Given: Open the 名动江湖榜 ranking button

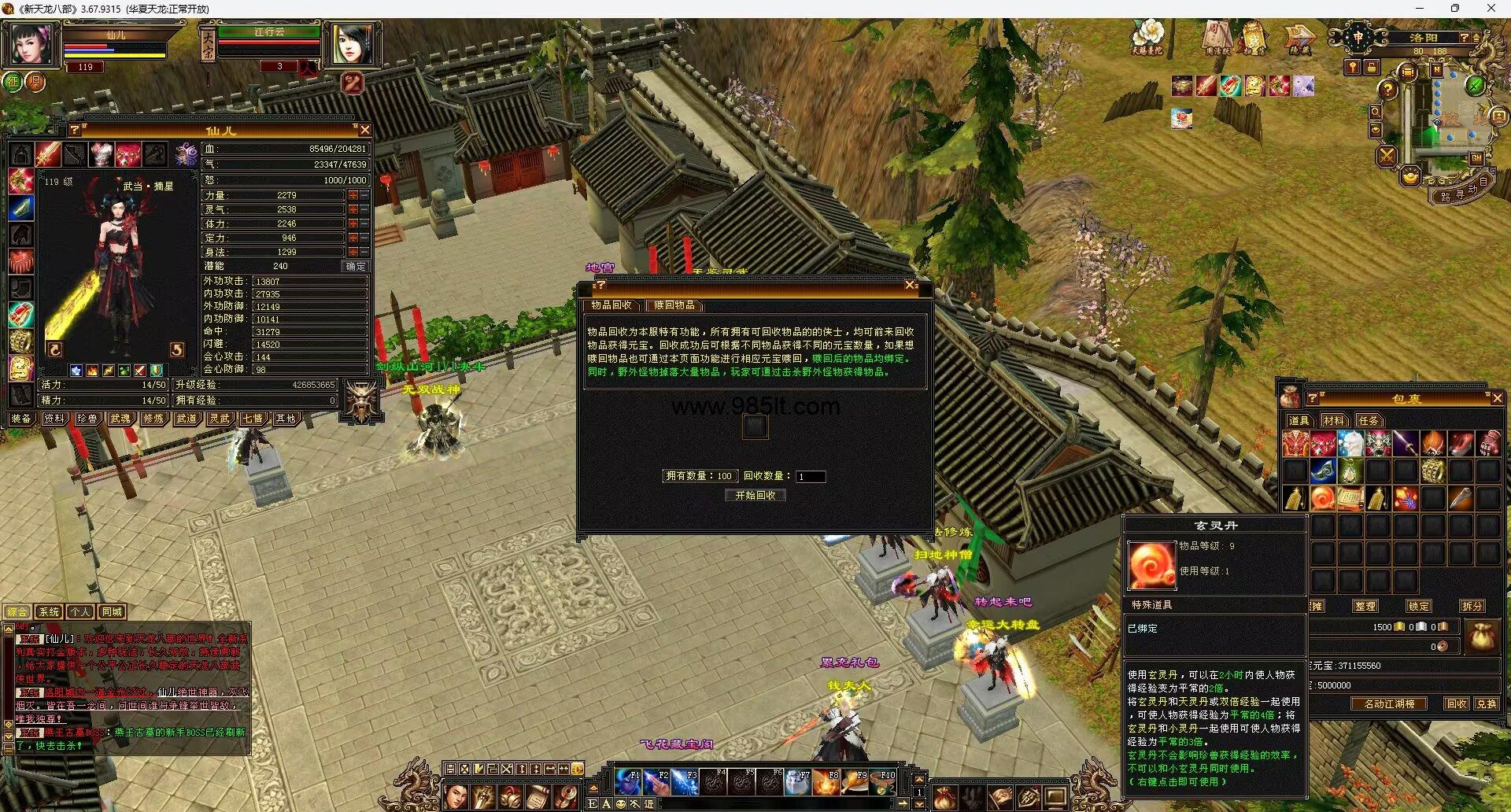Looking at the screenshot, I should (x=1389, y=703).
